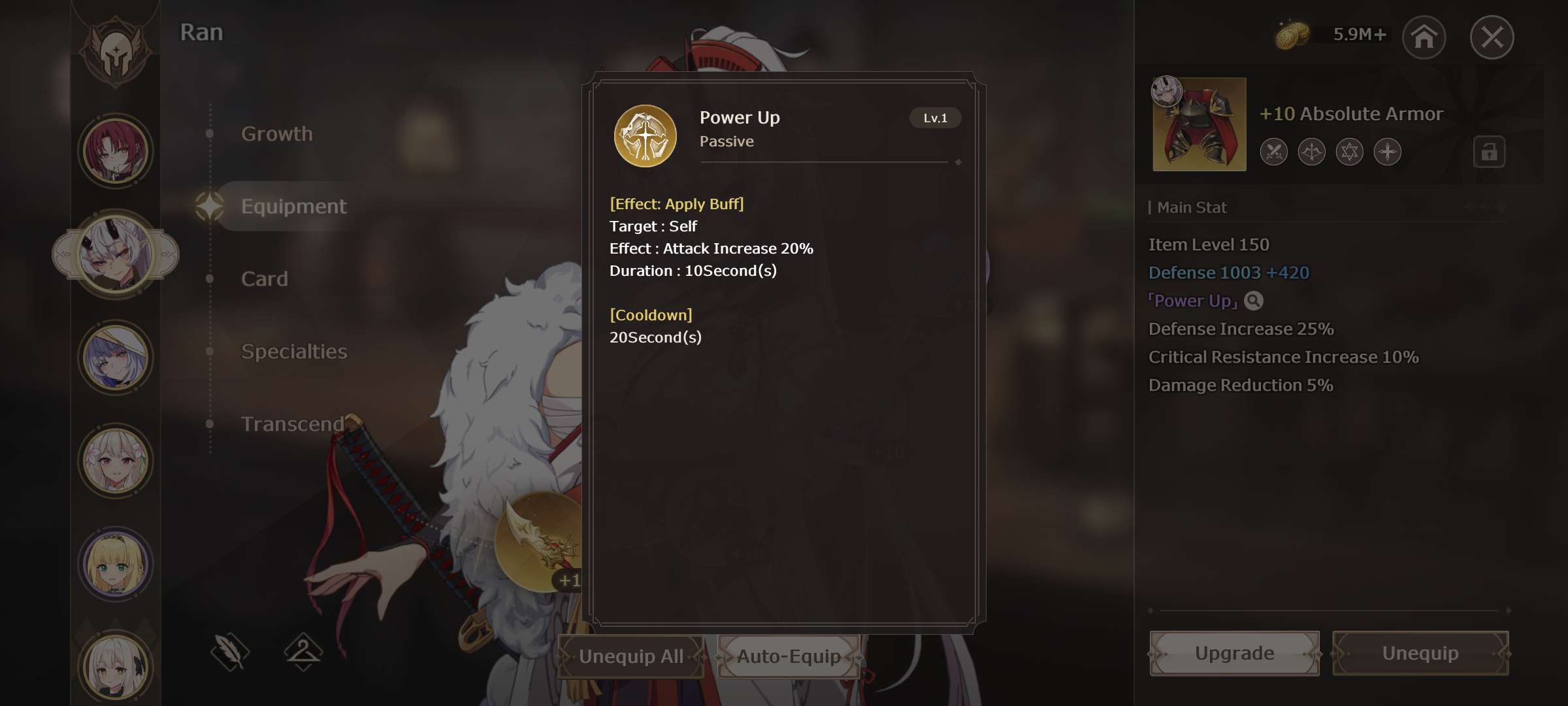Open the hanger costume icon
The width and height of the screenshot is (1568, 706).
pos(303,651)
